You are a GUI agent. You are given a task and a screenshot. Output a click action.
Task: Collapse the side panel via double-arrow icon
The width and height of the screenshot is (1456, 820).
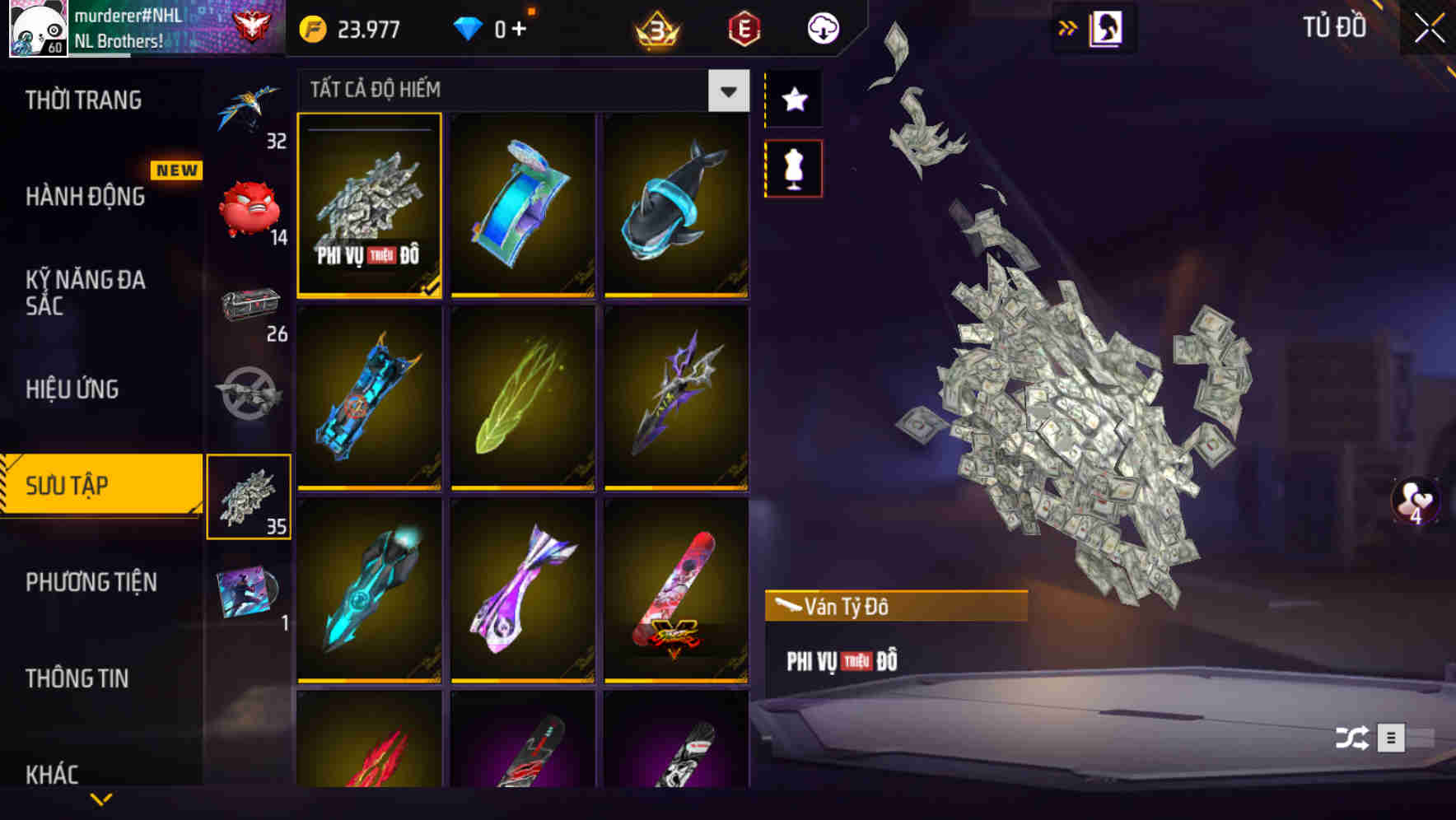1068,26
